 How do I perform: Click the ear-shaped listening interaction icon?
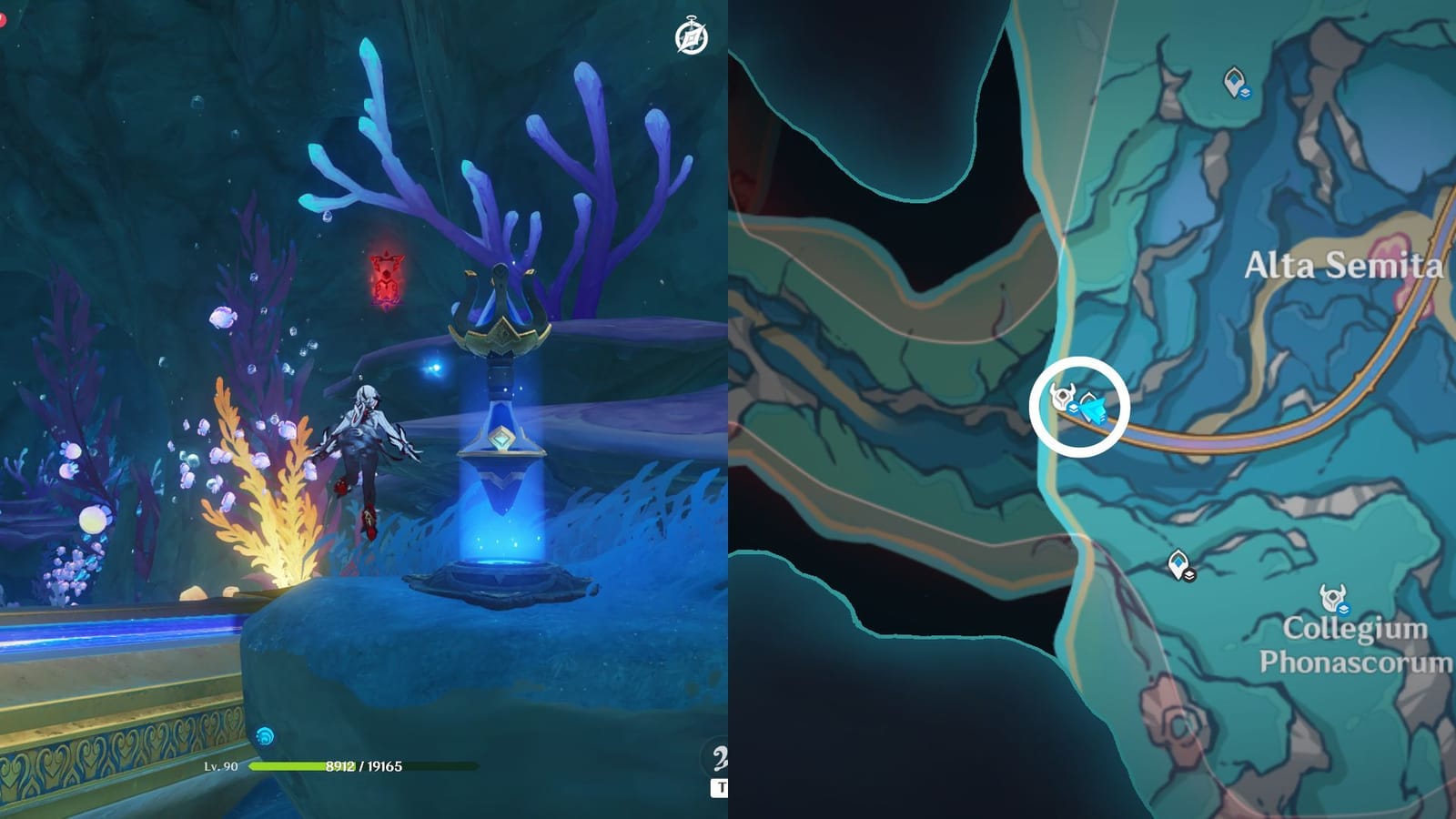click(x=719, y=755)
